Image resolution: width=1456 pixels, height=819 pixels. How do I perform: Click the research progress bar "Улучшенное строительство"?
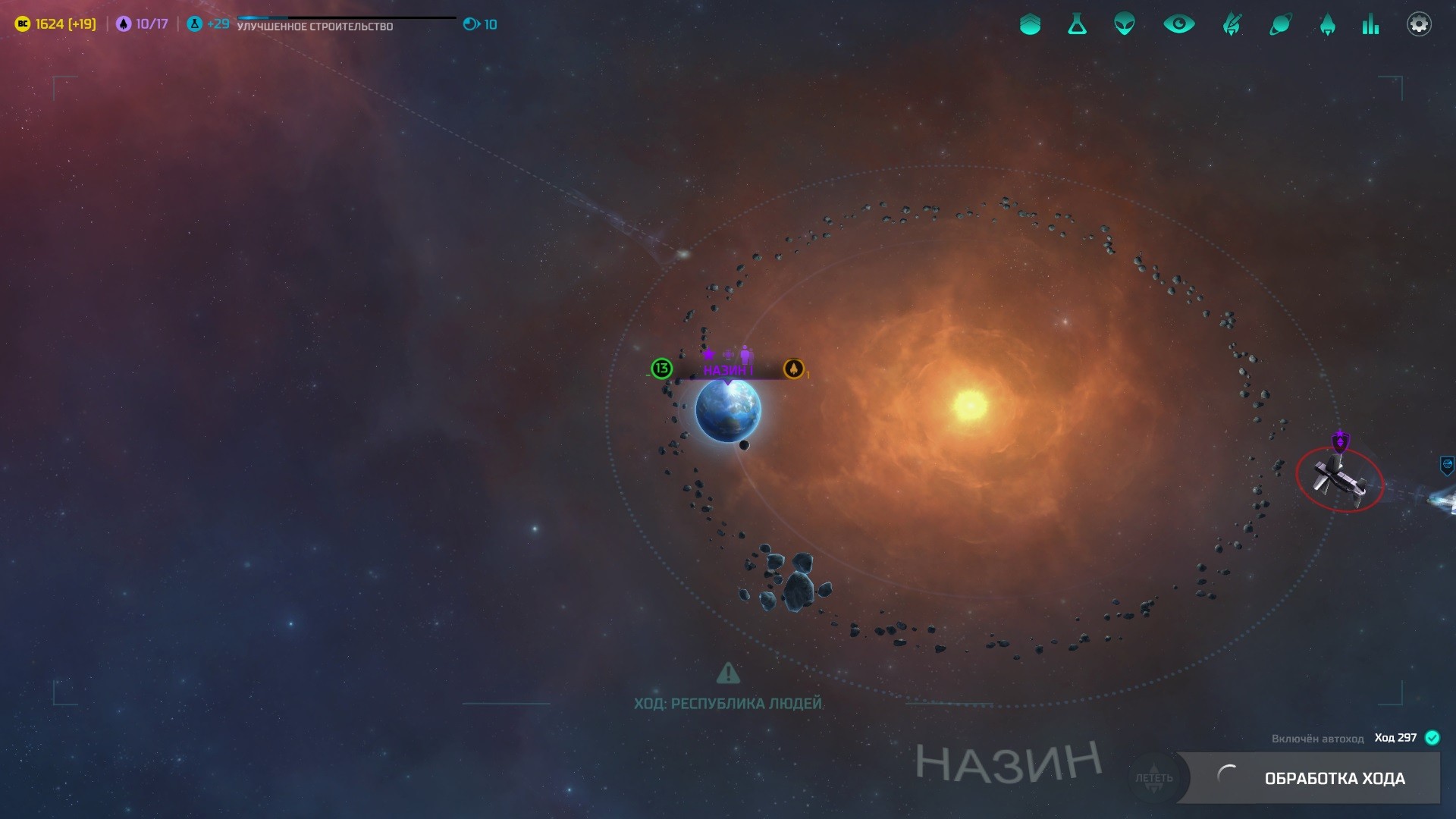[x=346, y=23]
